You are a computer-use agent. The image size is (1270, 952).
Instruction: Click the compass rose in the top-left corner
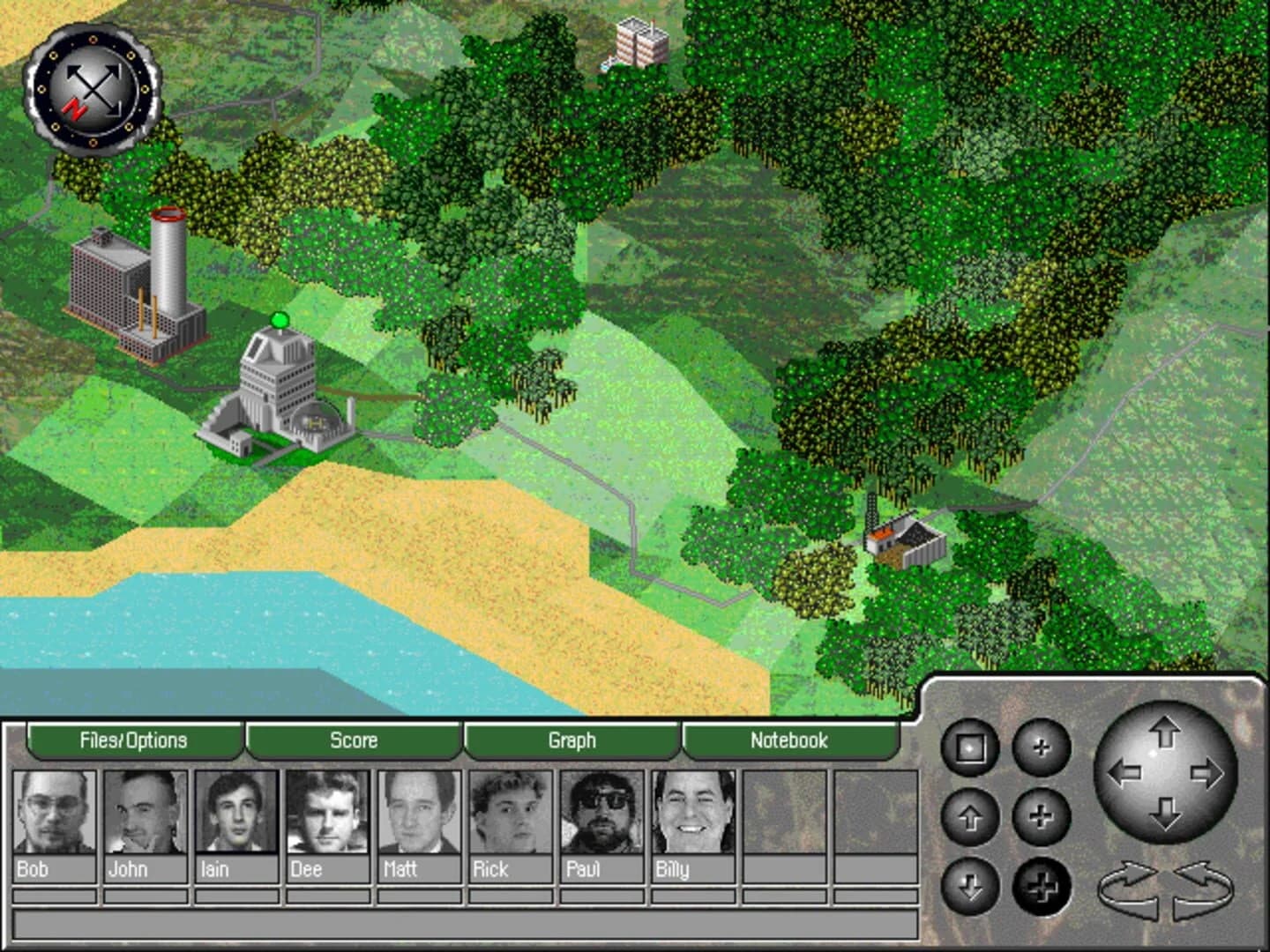pos(93,88)
